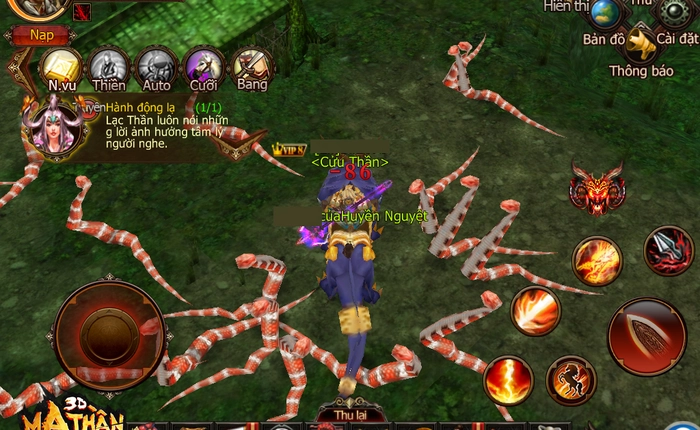Use the spearhead skill icon
700x430 pixels.
tap(668, 250)
